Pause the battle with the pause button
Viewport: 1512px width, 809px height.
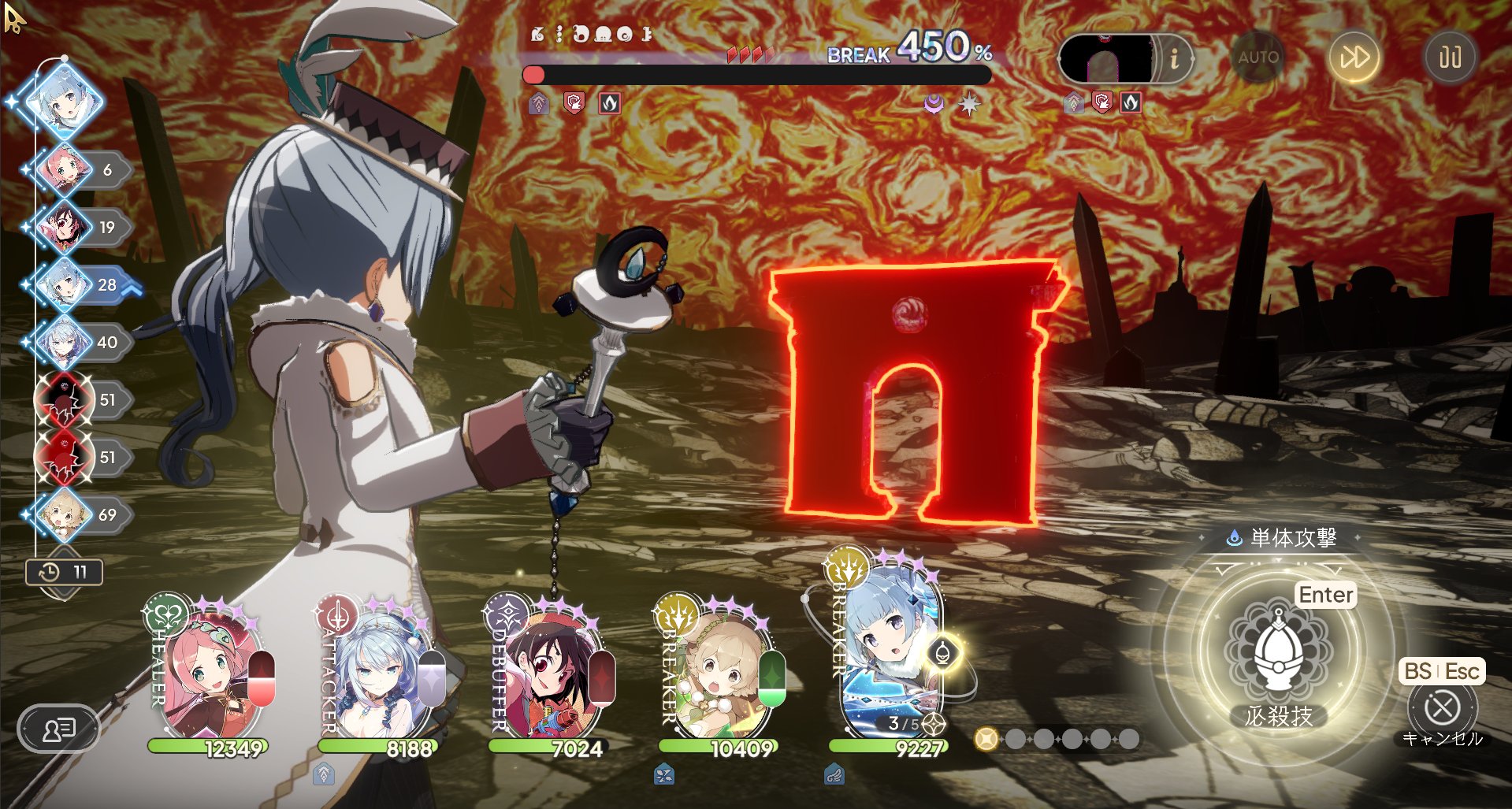click(1450, 58)
